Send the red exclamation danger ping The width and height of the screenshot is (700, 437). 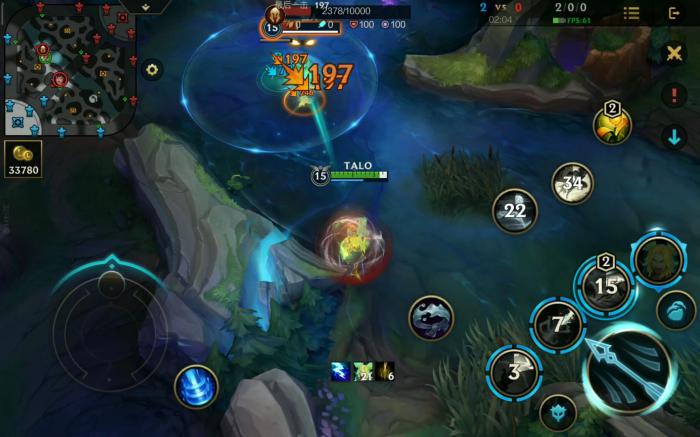(x=674, y=96)
